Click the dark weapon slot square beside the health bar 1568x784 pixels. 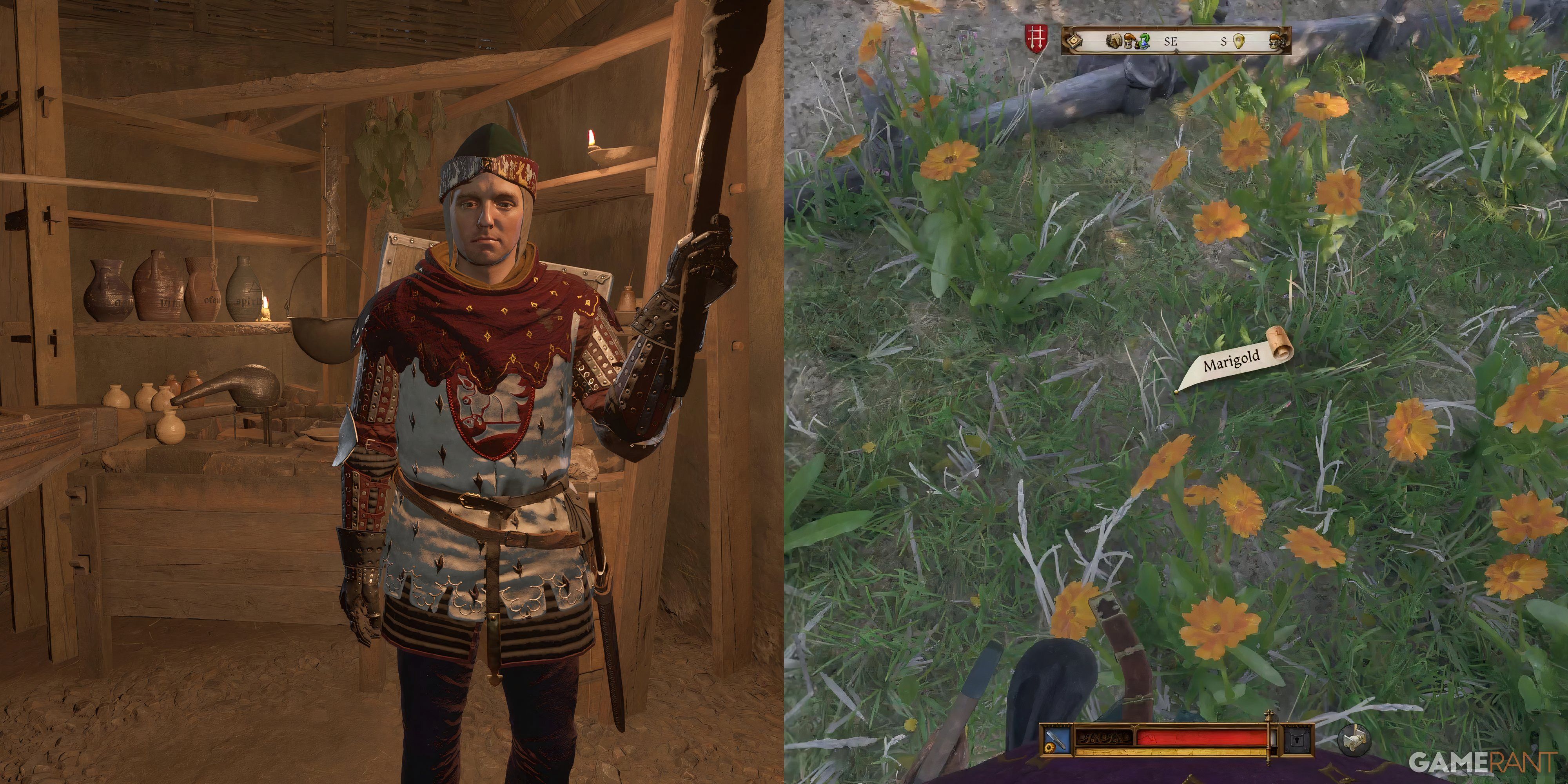point(1297,740)
